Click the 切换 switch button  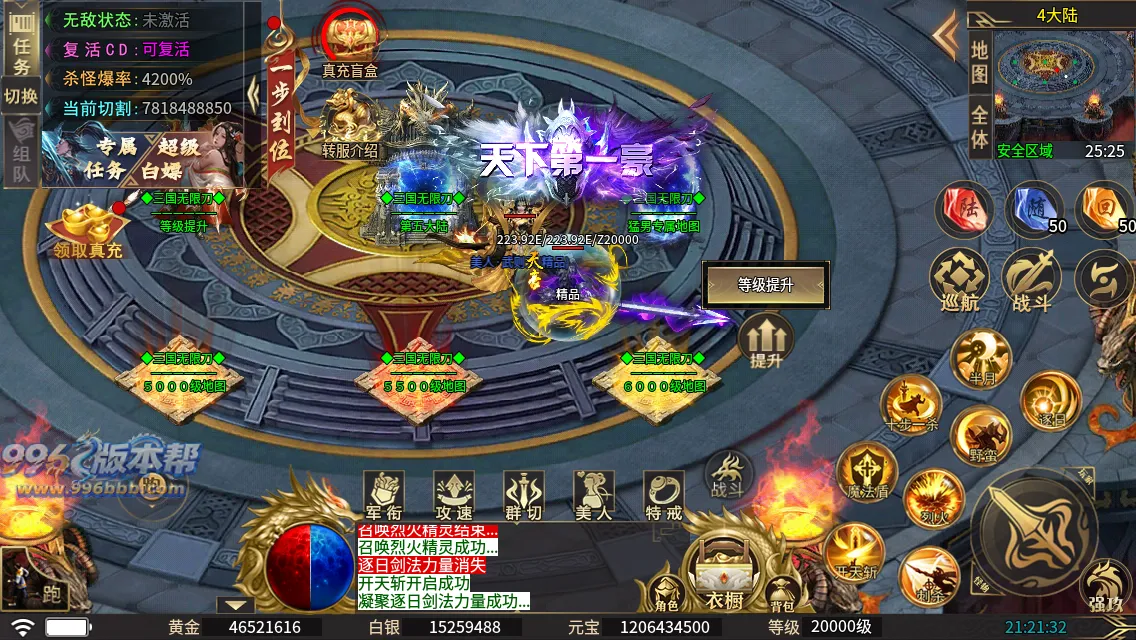coord(21,97)
